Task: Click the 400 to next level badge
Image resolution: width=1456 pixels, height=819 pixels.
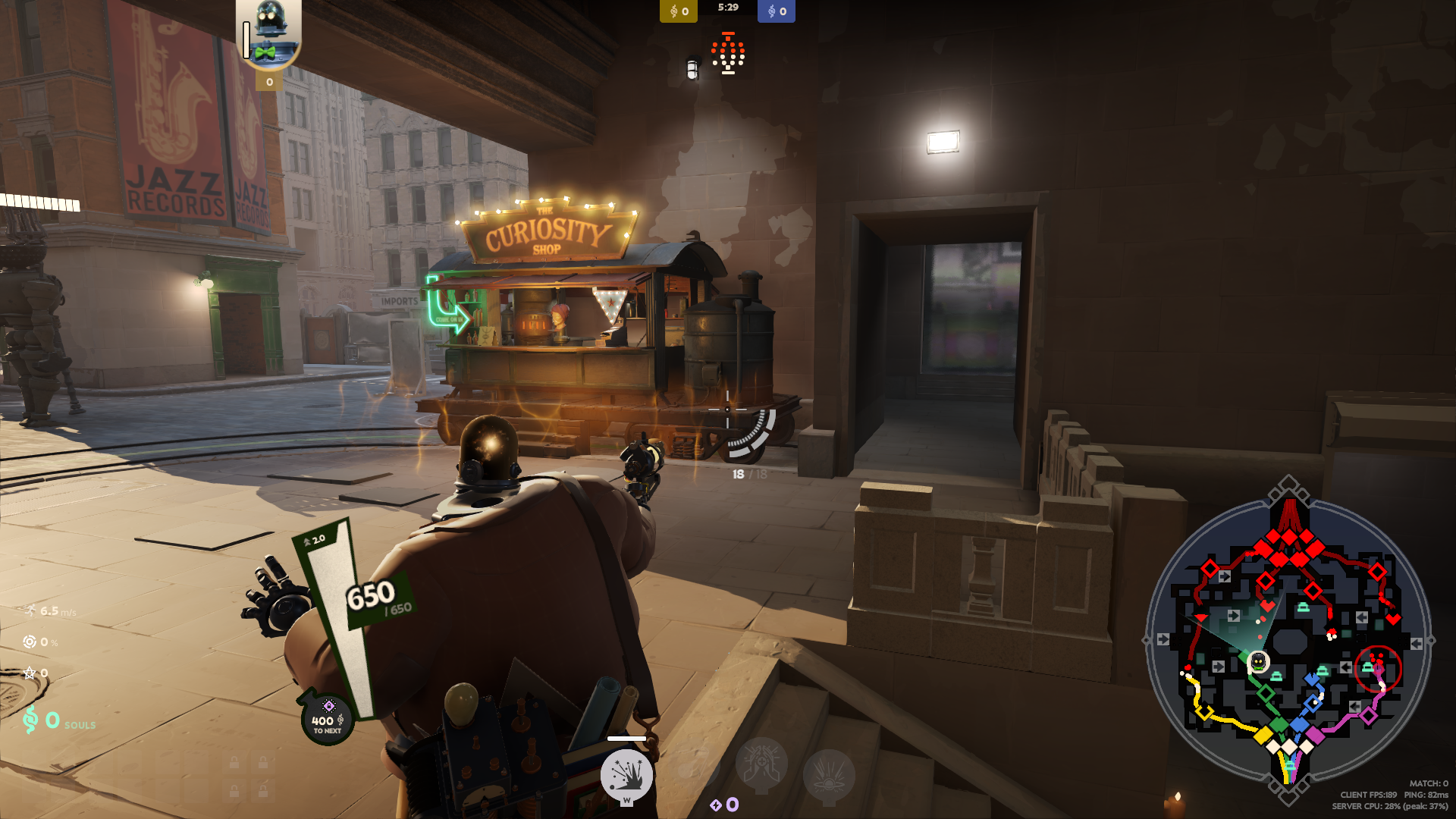Action: [328, 719]
